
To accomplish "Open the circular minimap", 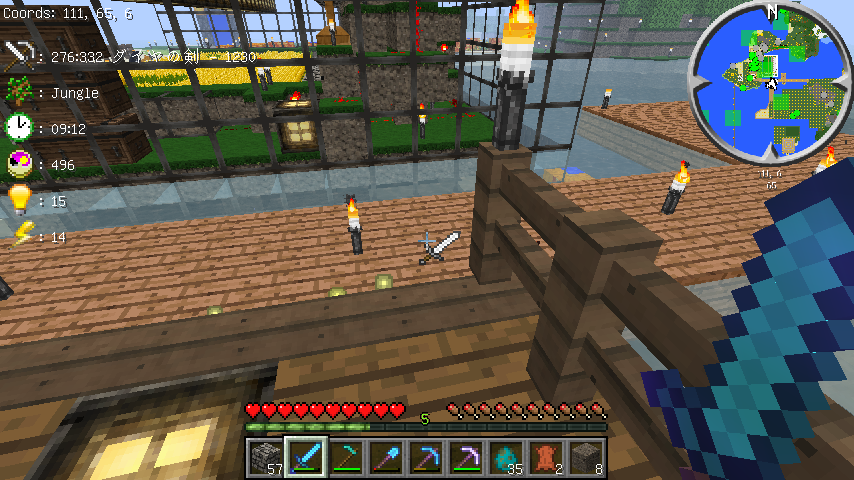I will click(770, 82).
